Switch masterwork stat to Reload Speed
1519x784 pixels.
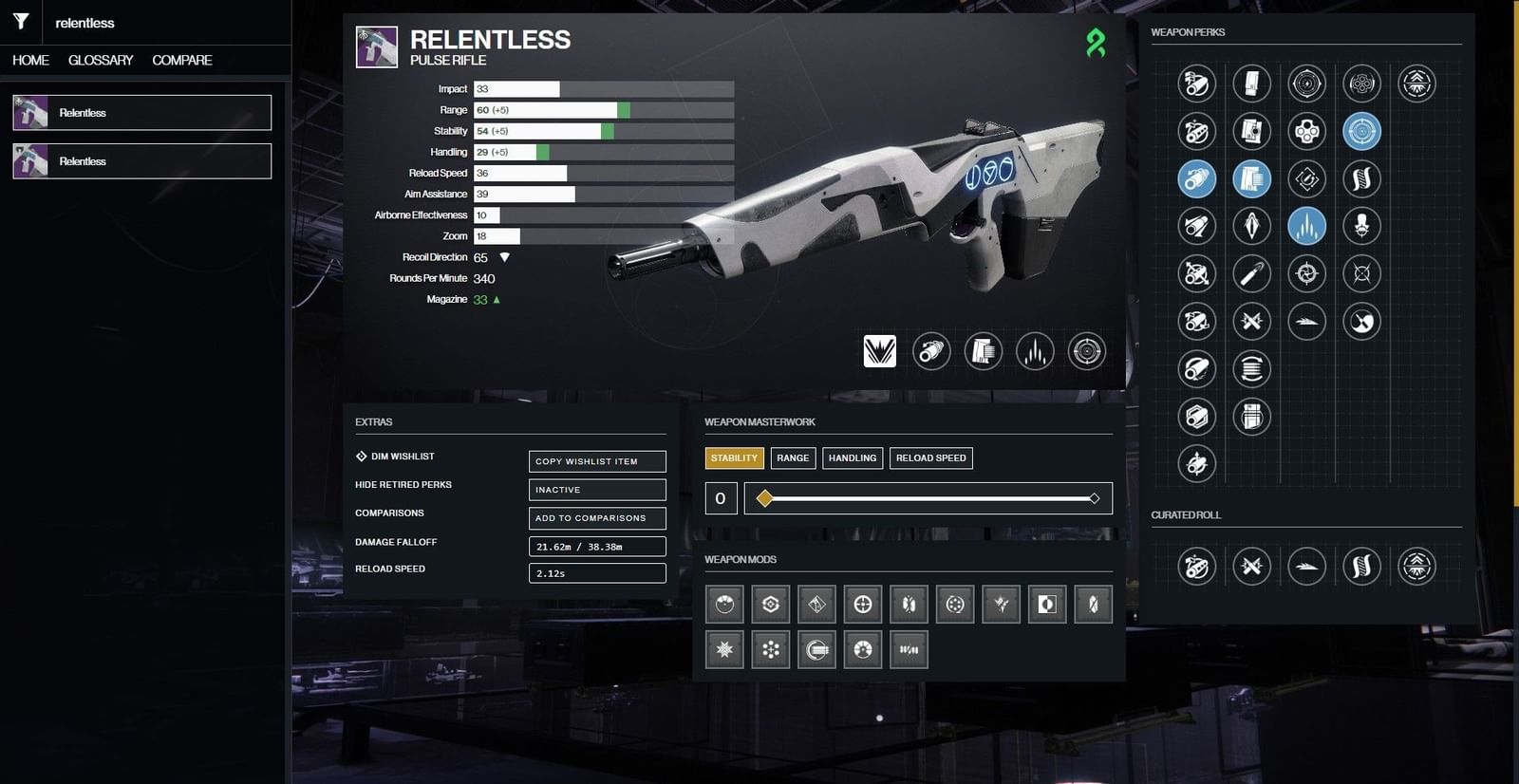tap(930, 457)
